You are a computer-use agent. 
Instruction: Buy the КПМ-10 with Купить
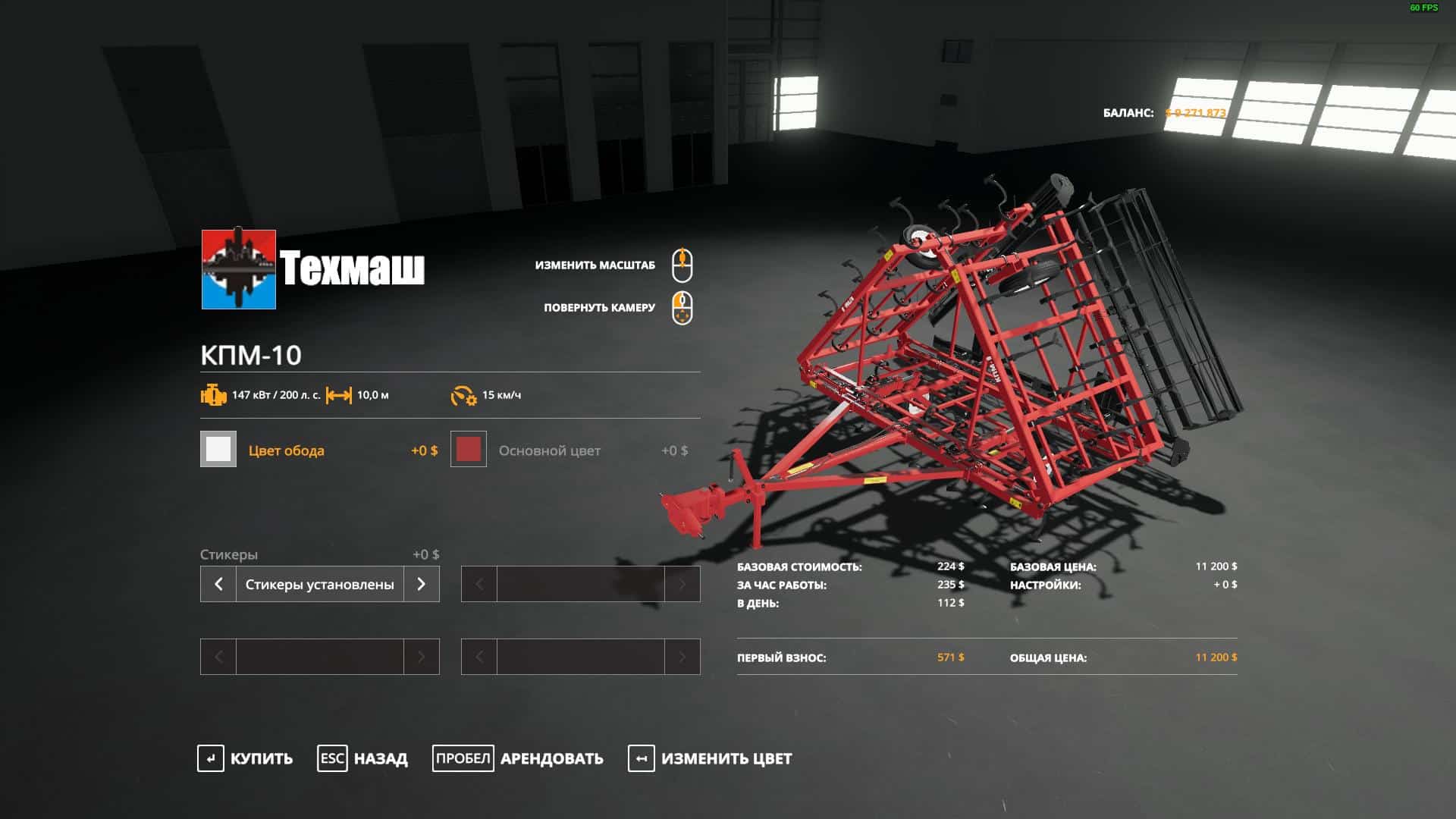click(245, 758)
